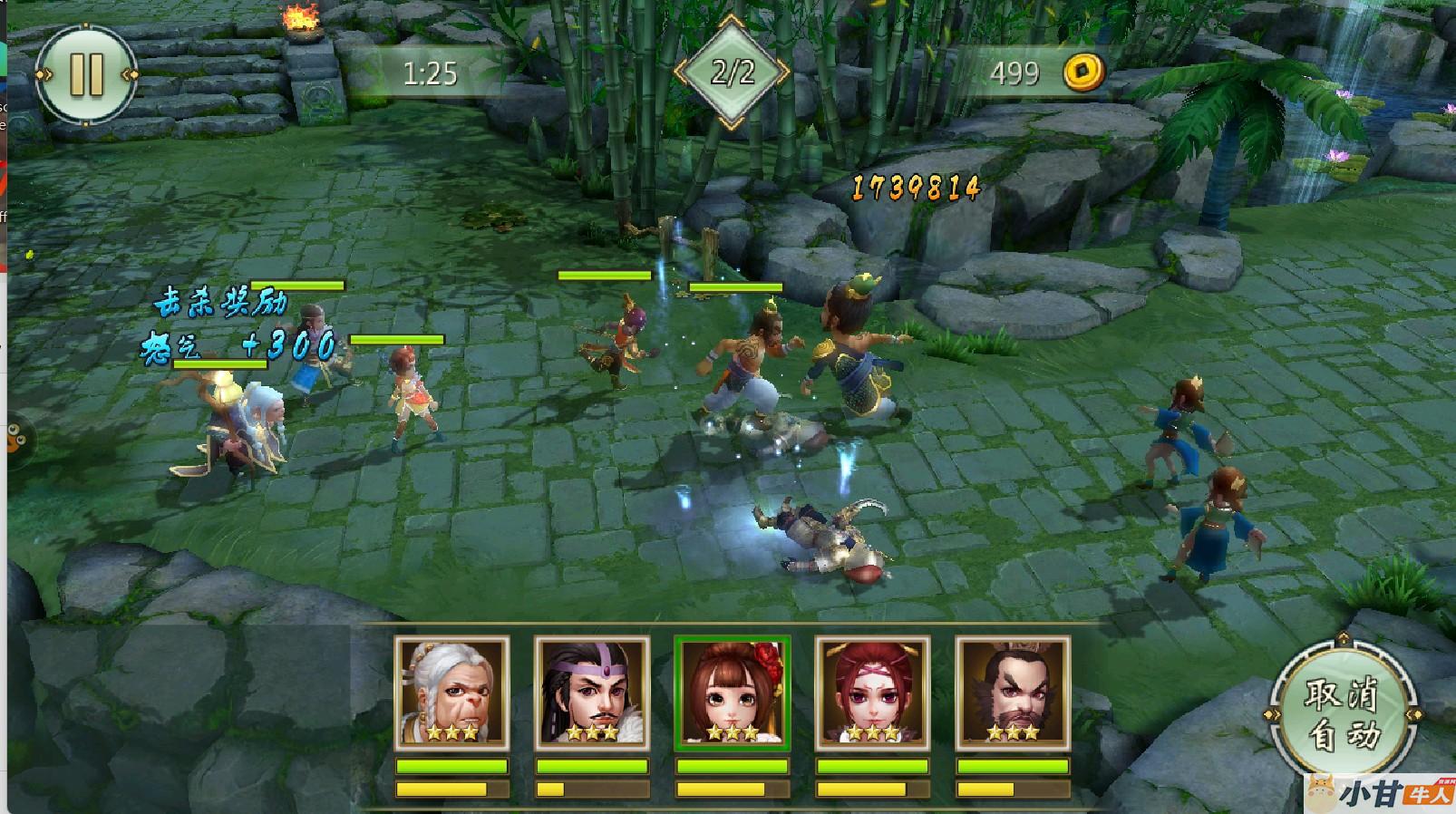Select the white-haired elder hero portrait
The width and height of the screenshot is (1456, 814).
(x=451, y=693)
